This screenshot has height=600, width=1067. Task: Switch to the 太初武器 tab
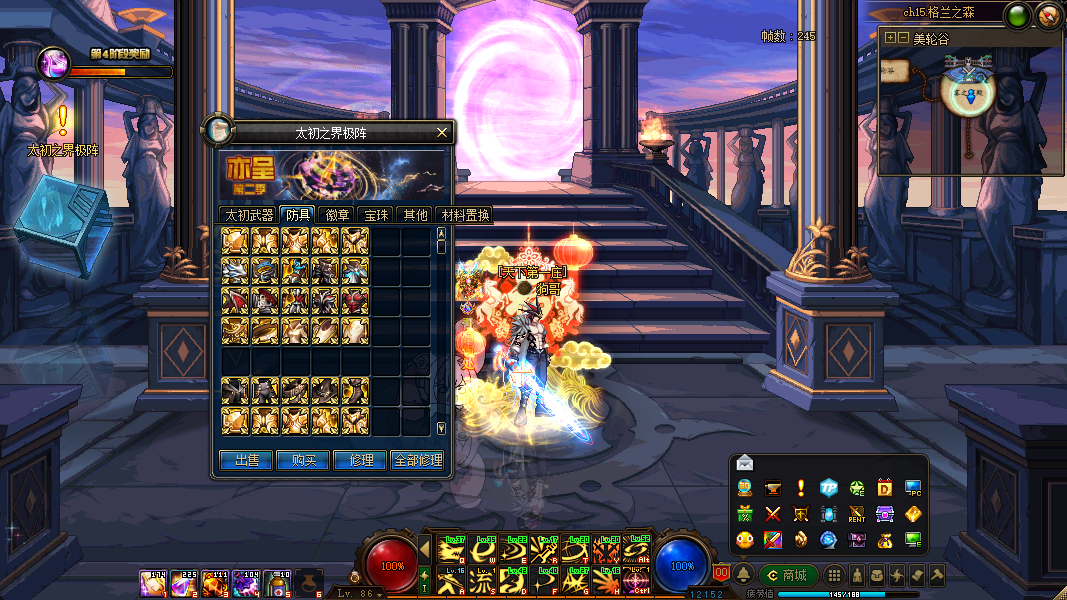pos(248,214)
